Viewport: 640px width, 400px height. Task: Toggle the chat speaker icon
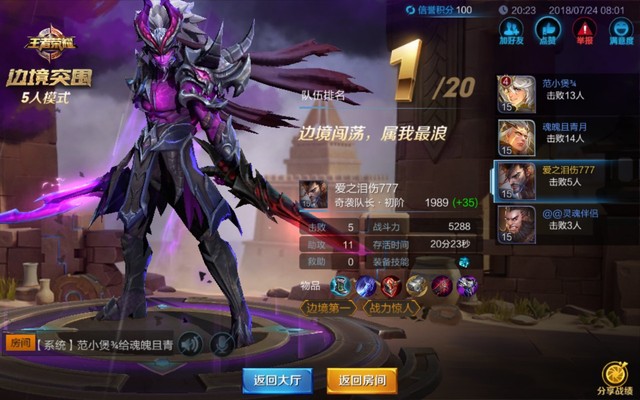[191, 344]
